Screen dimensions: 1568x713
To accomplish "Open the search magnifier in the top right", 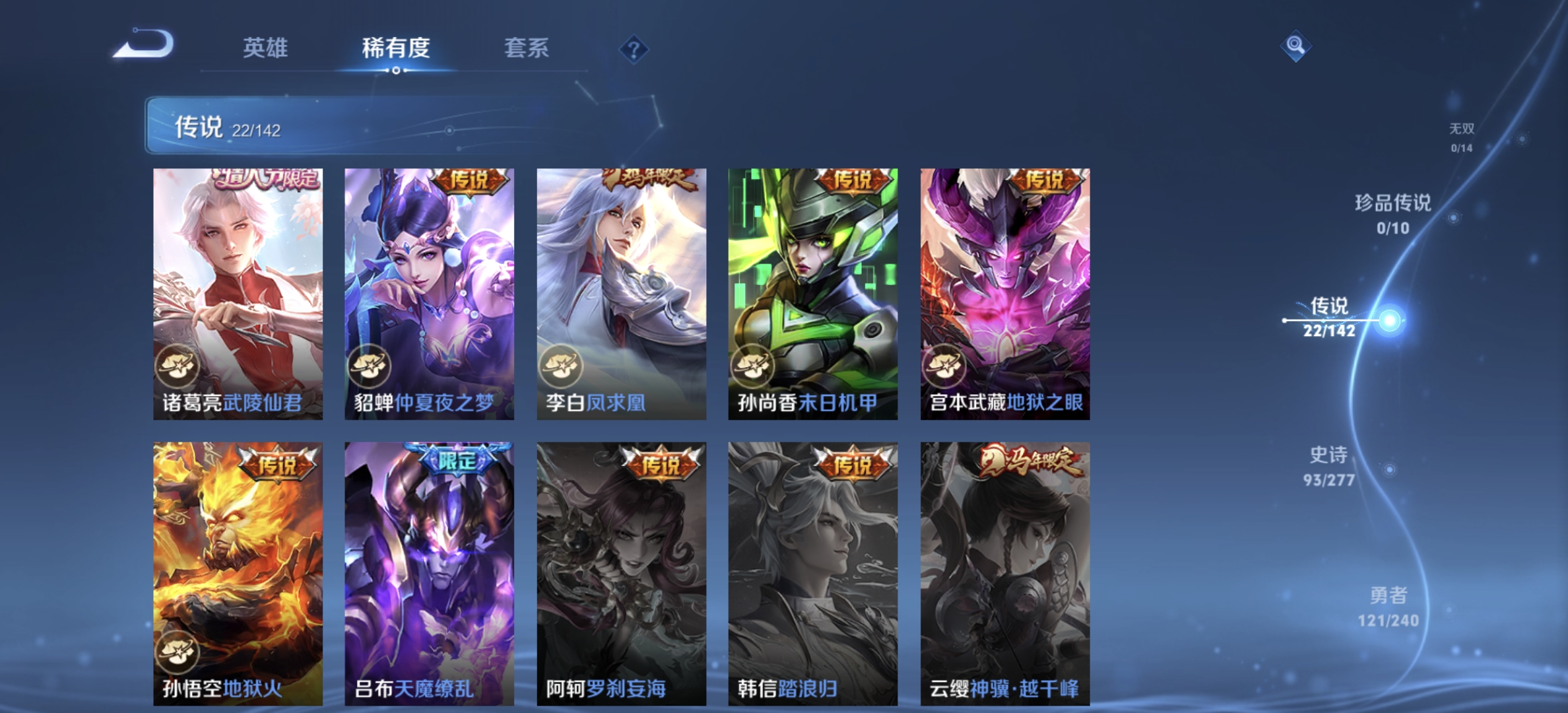I will (x=1295, y=47).
